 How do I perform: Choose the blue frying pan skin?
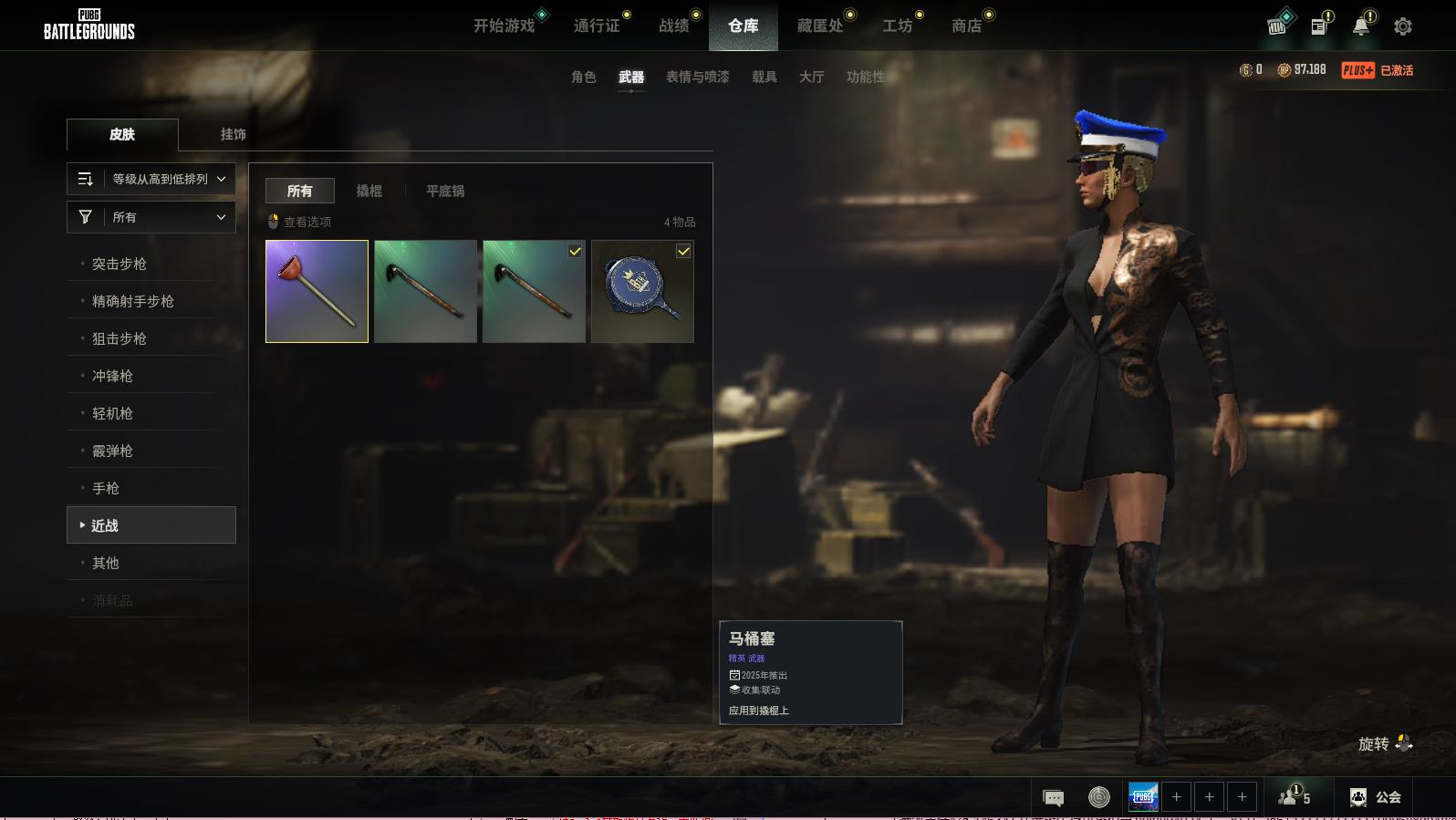click(642, 291)
